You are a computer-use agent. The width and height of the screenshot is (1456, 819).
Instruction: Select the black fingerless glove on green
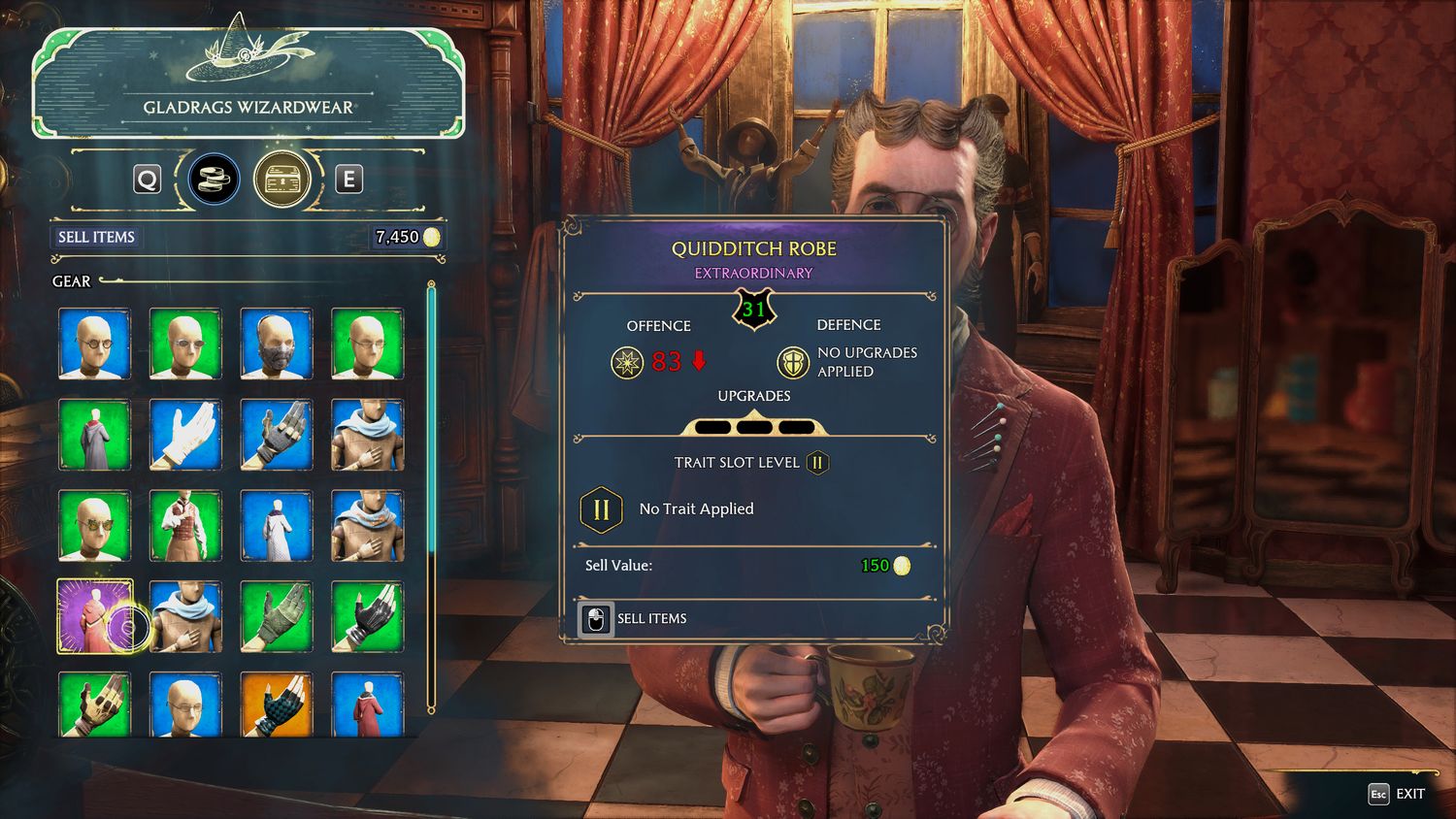368,616
